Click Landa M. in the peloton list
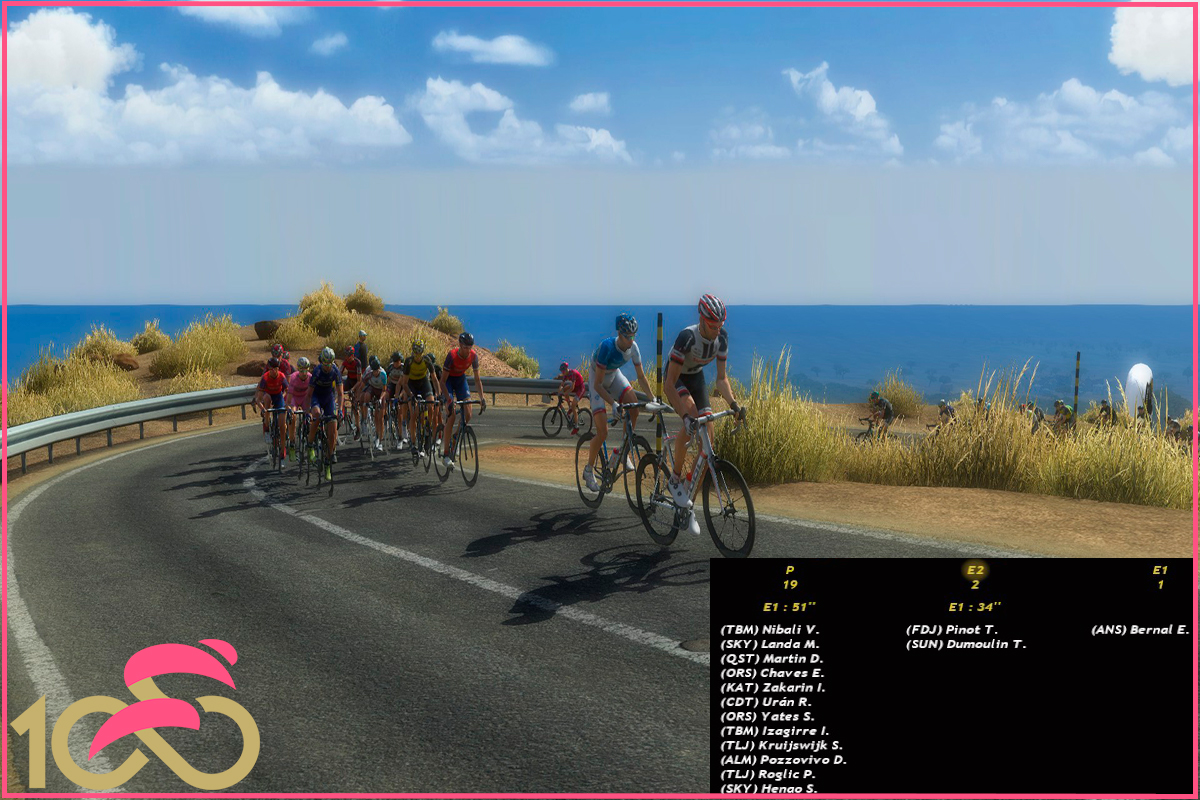 pos(768,645)
